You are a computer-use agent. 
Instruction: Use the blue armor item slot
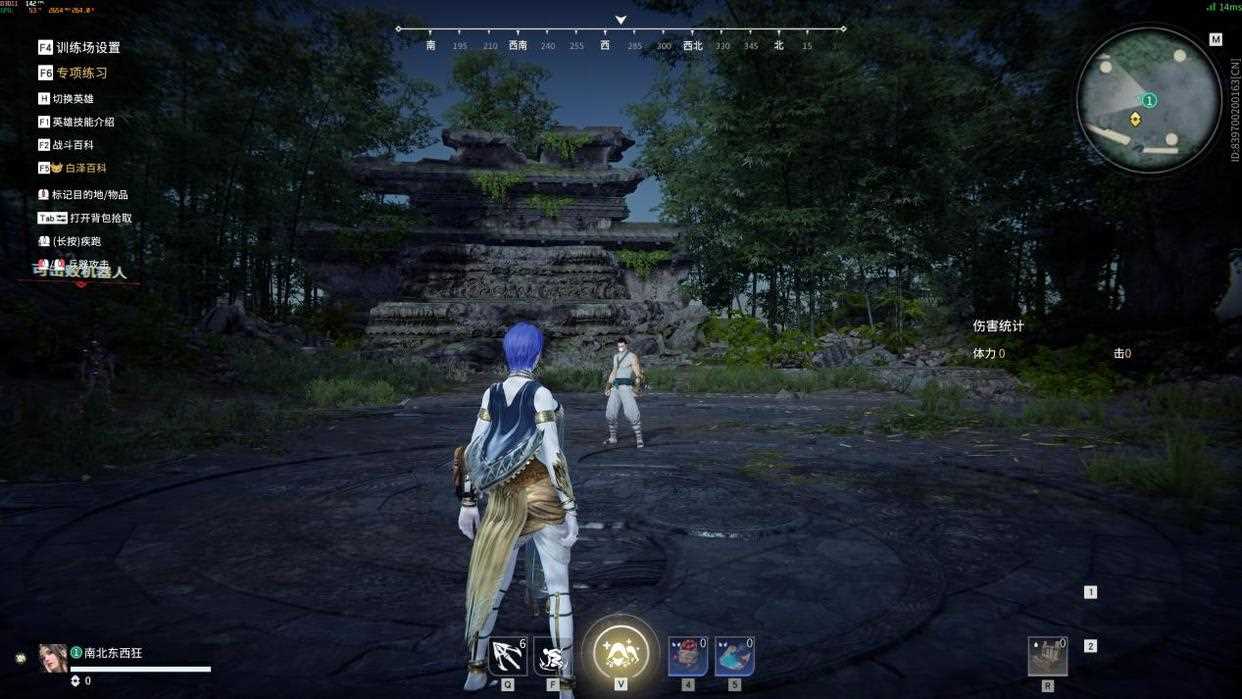point(734,656)
